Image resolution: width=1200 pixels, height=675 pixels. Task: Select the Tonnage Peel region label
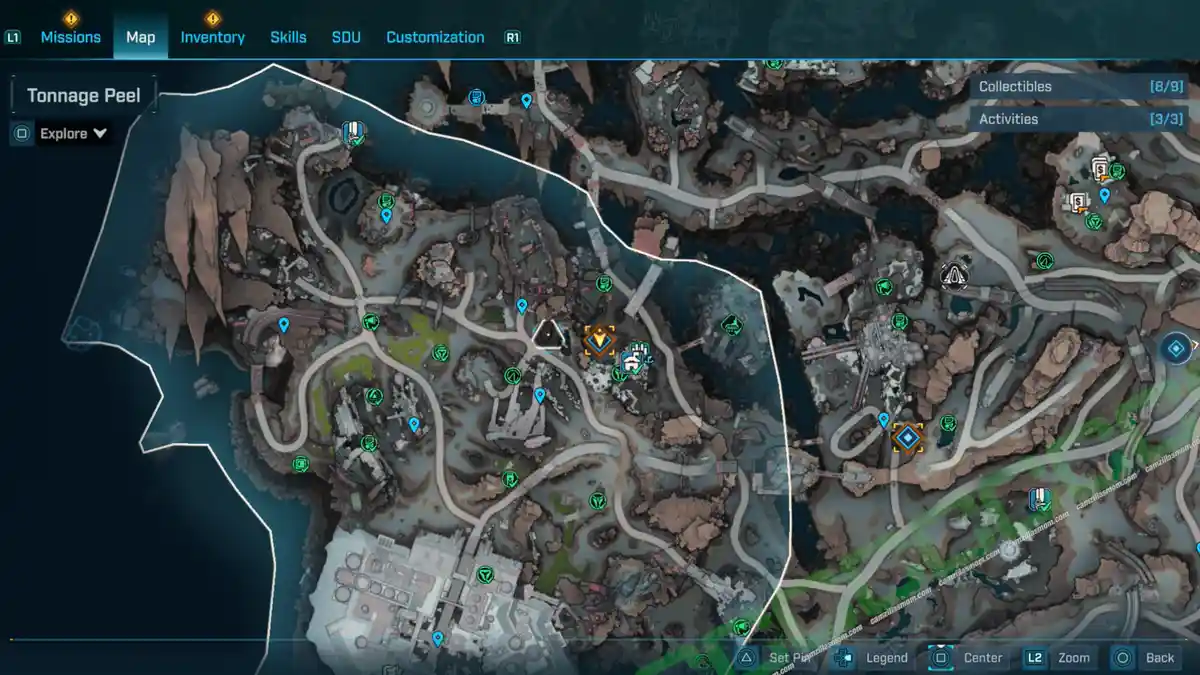84,96
